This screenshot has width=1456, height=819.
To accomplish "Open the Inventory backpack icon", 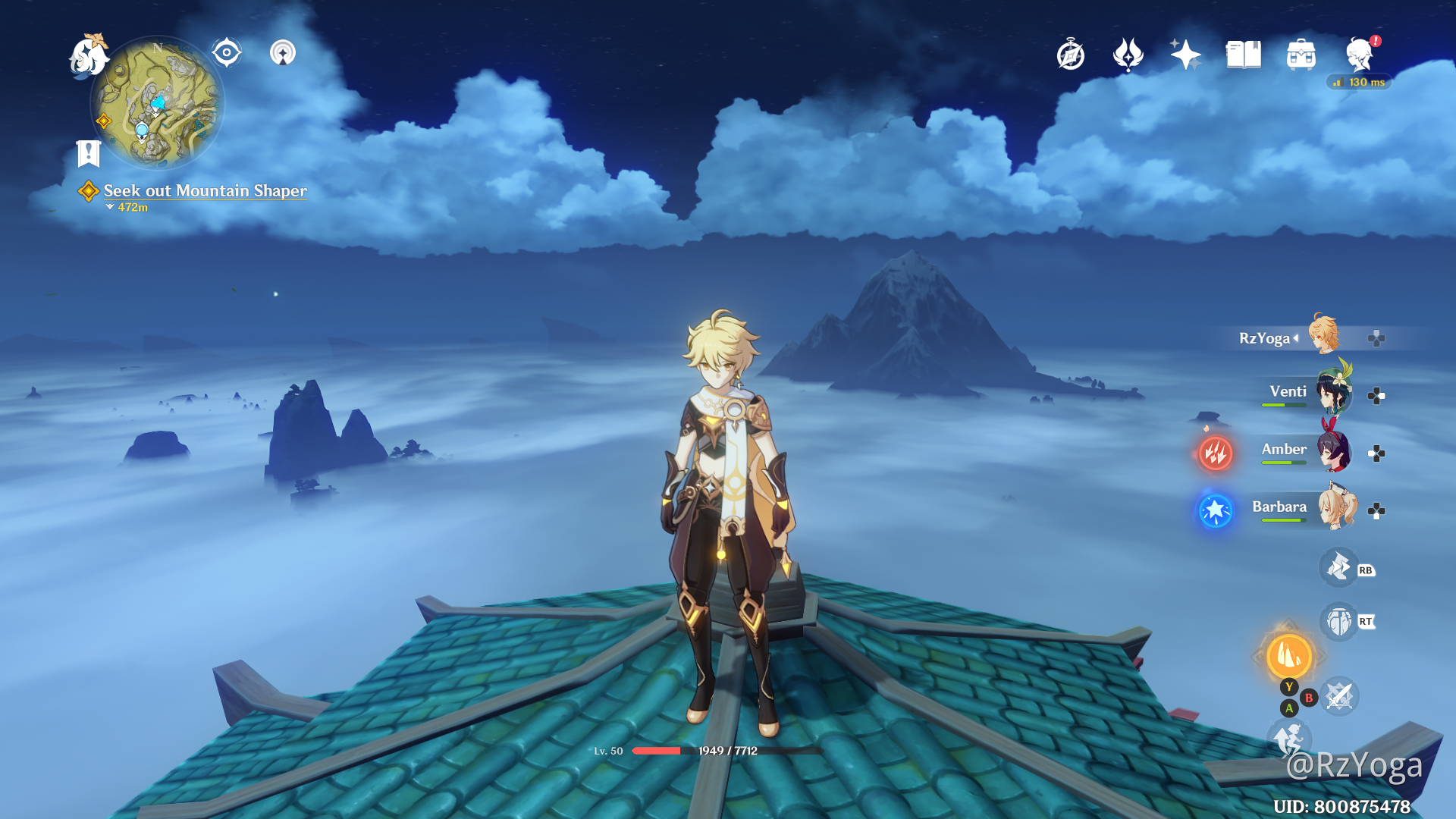I will pyautogui.click(x=1301, y=54).
